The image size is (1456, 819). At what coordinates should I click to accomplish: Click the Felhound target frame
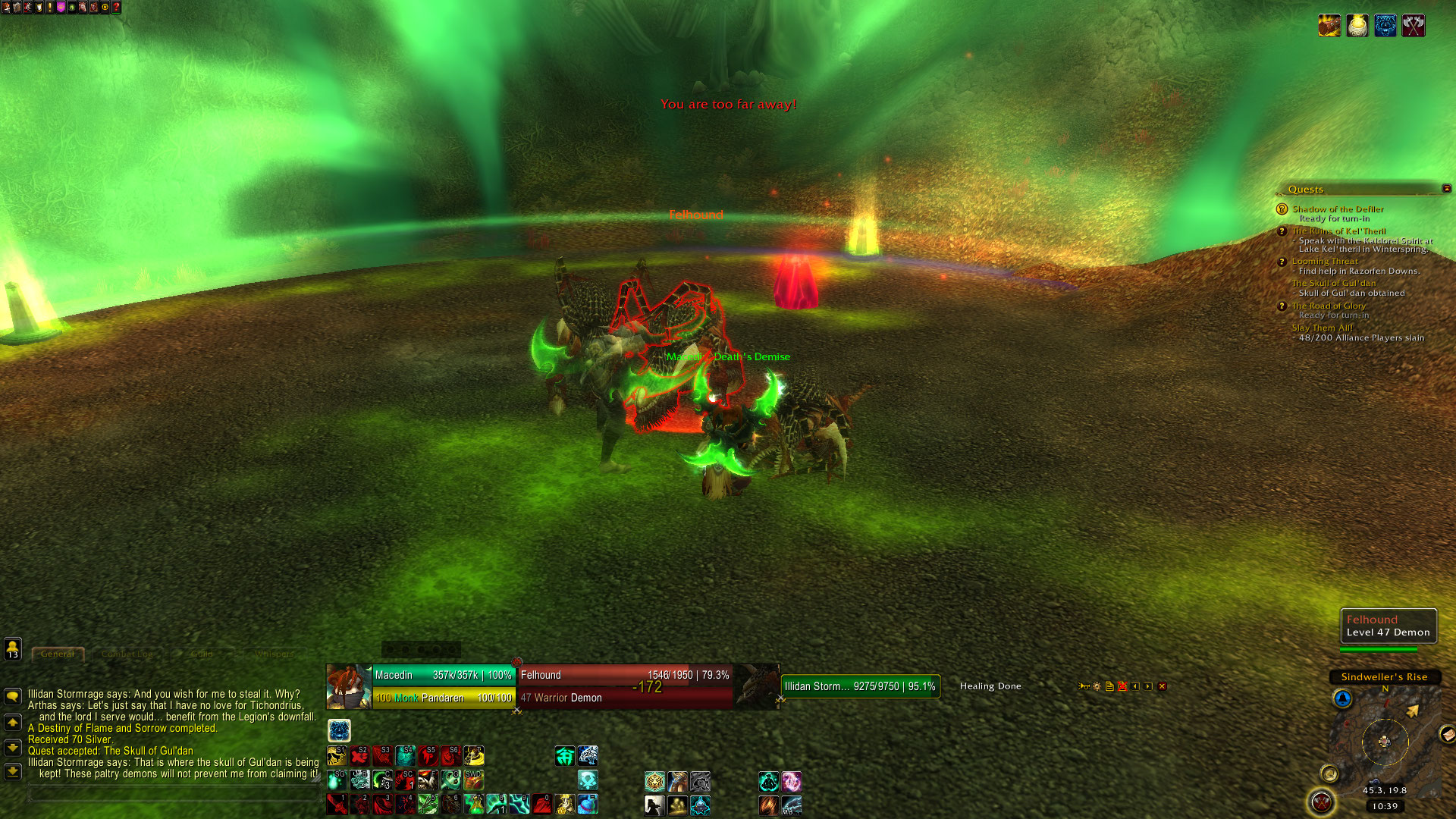point(626,686)
